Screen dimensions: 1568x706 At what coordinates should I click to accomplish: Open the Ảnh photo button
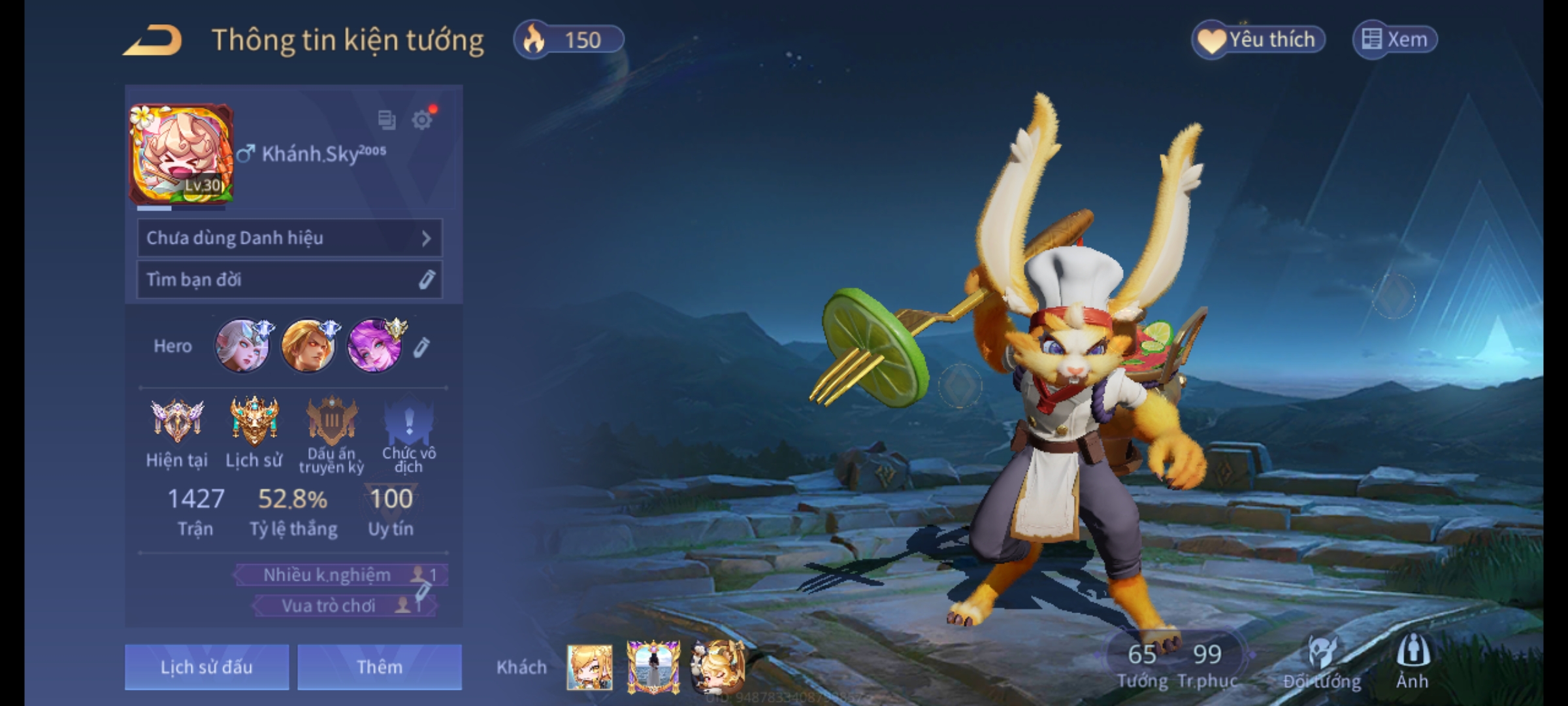pyautogui.click(x=1413, y=662)
